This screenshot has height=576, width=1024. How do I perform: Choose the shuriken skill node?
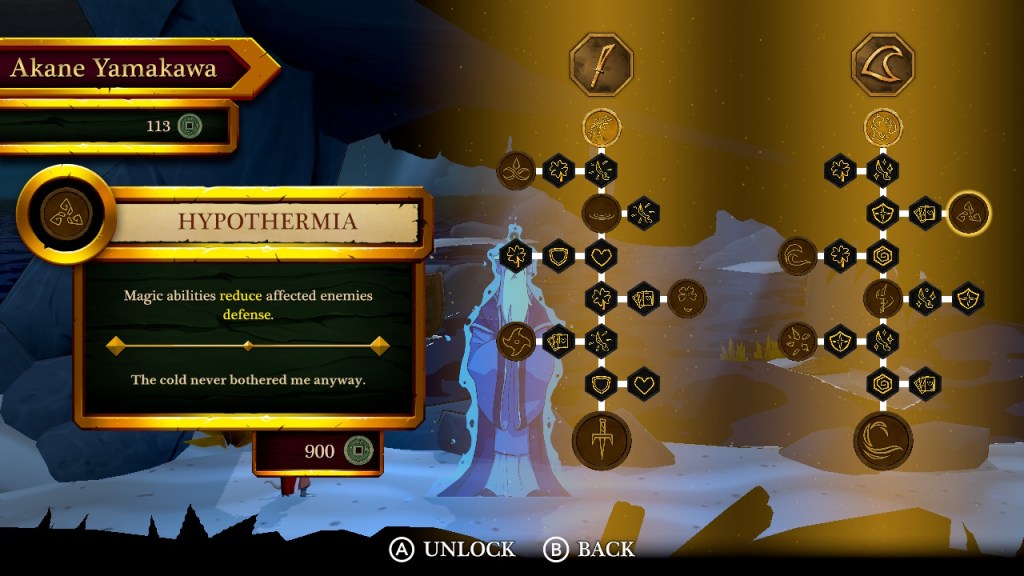516,340
